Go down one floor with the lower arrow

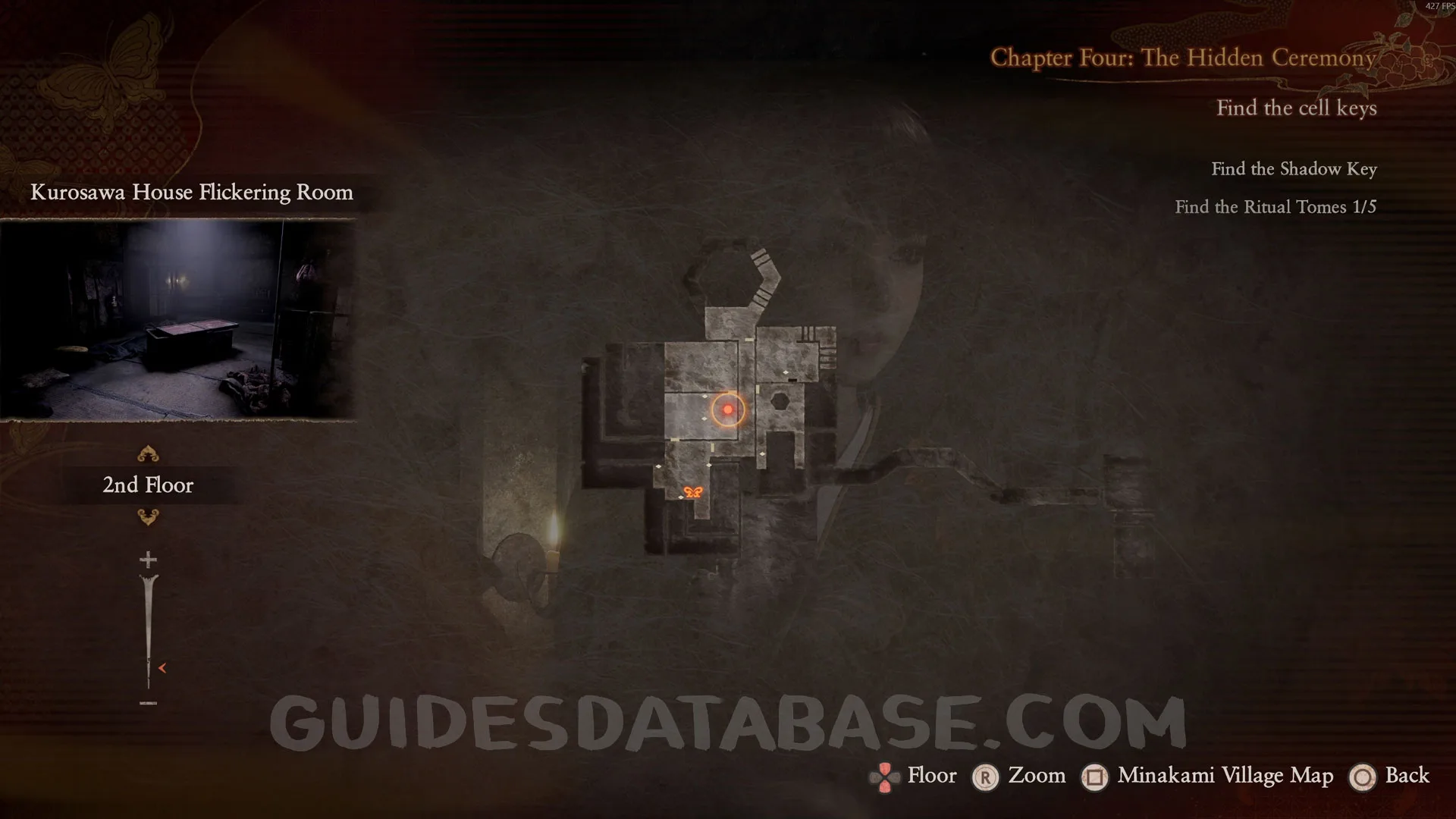click(x=148, y=517)
